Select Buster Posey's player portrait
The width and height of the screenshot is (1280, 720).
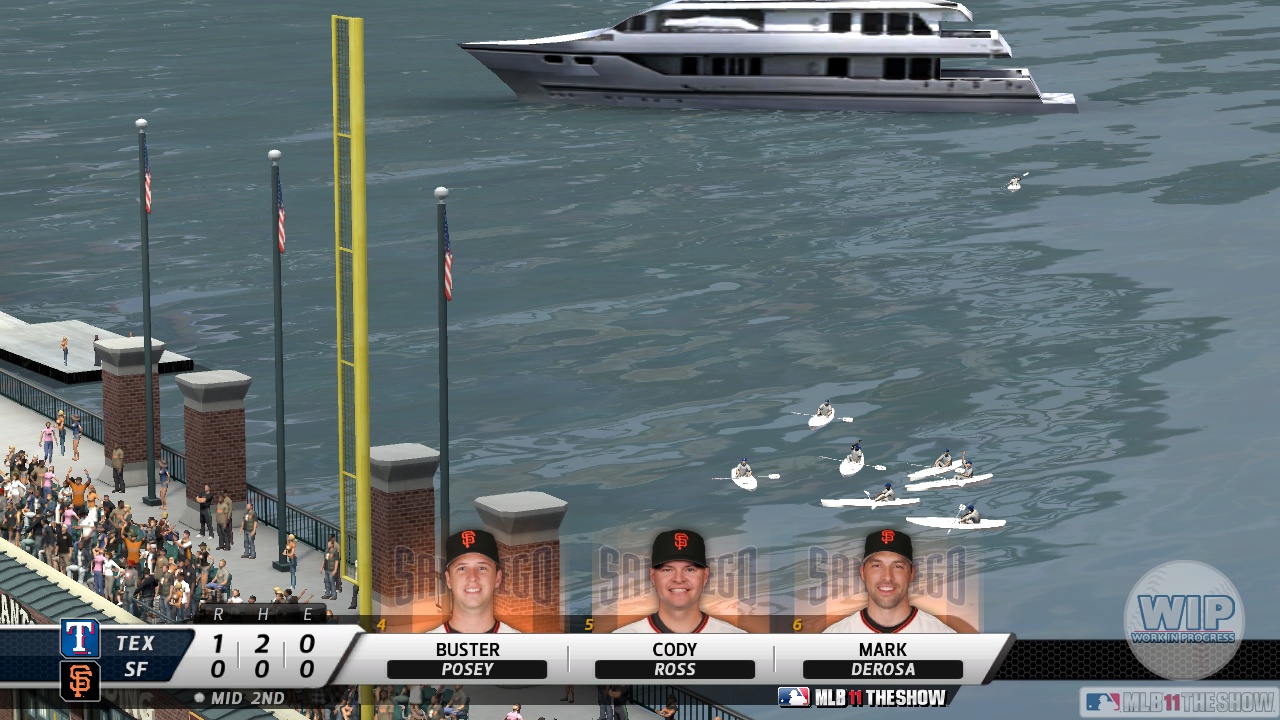point(471,582)
